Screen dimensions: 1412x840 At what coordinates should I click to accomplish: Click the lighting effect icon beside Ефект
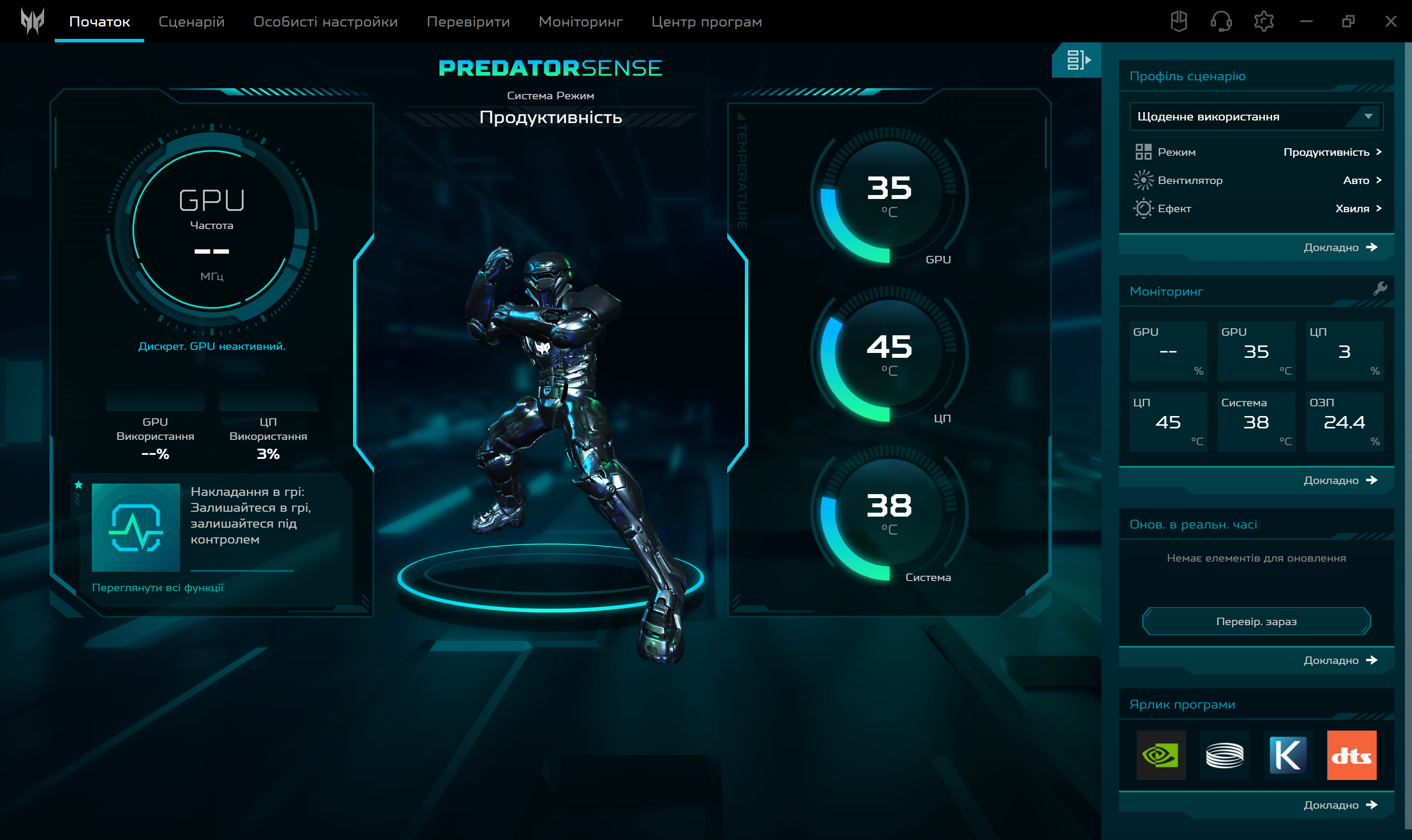point(1144,208)
